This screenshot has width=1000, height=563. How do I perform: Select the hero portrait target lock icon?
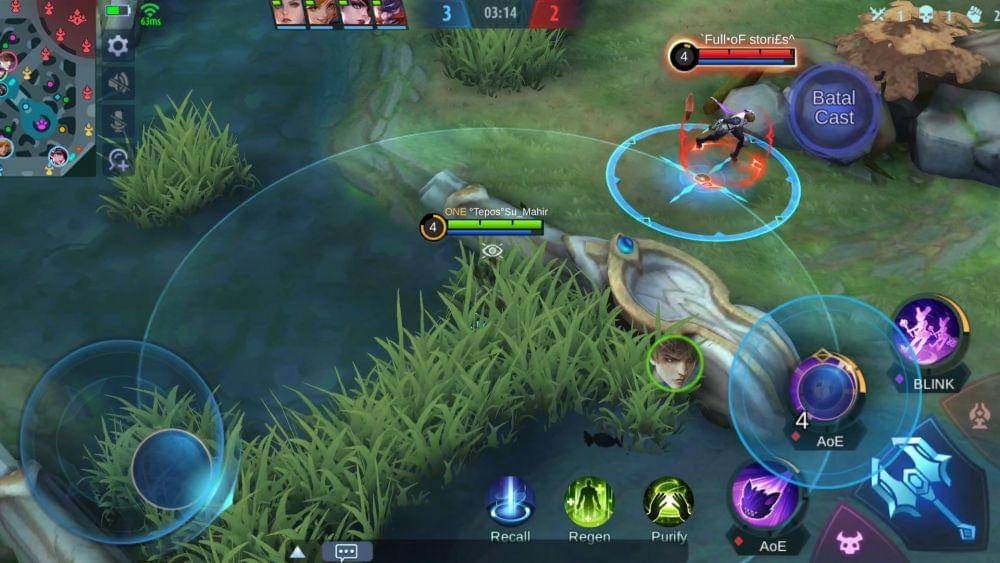click(x=674, y=362)
